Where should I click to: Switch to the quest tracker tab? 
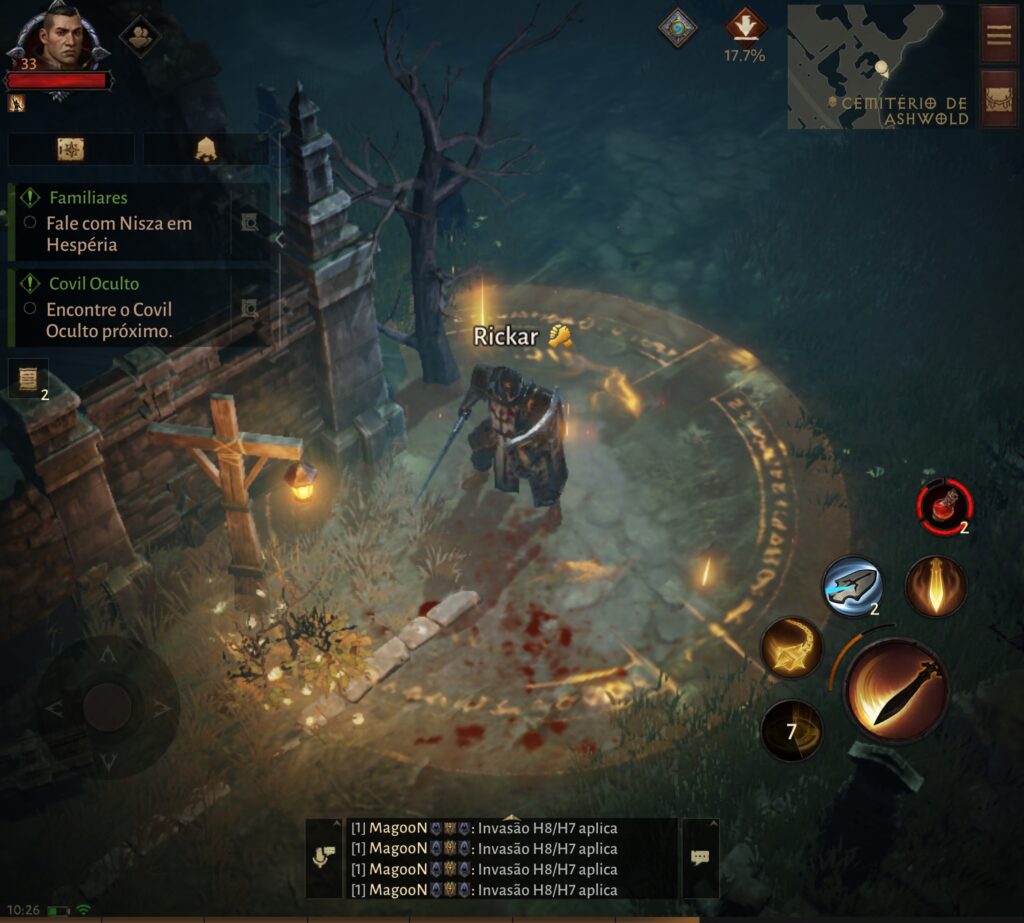coord(71,149)
